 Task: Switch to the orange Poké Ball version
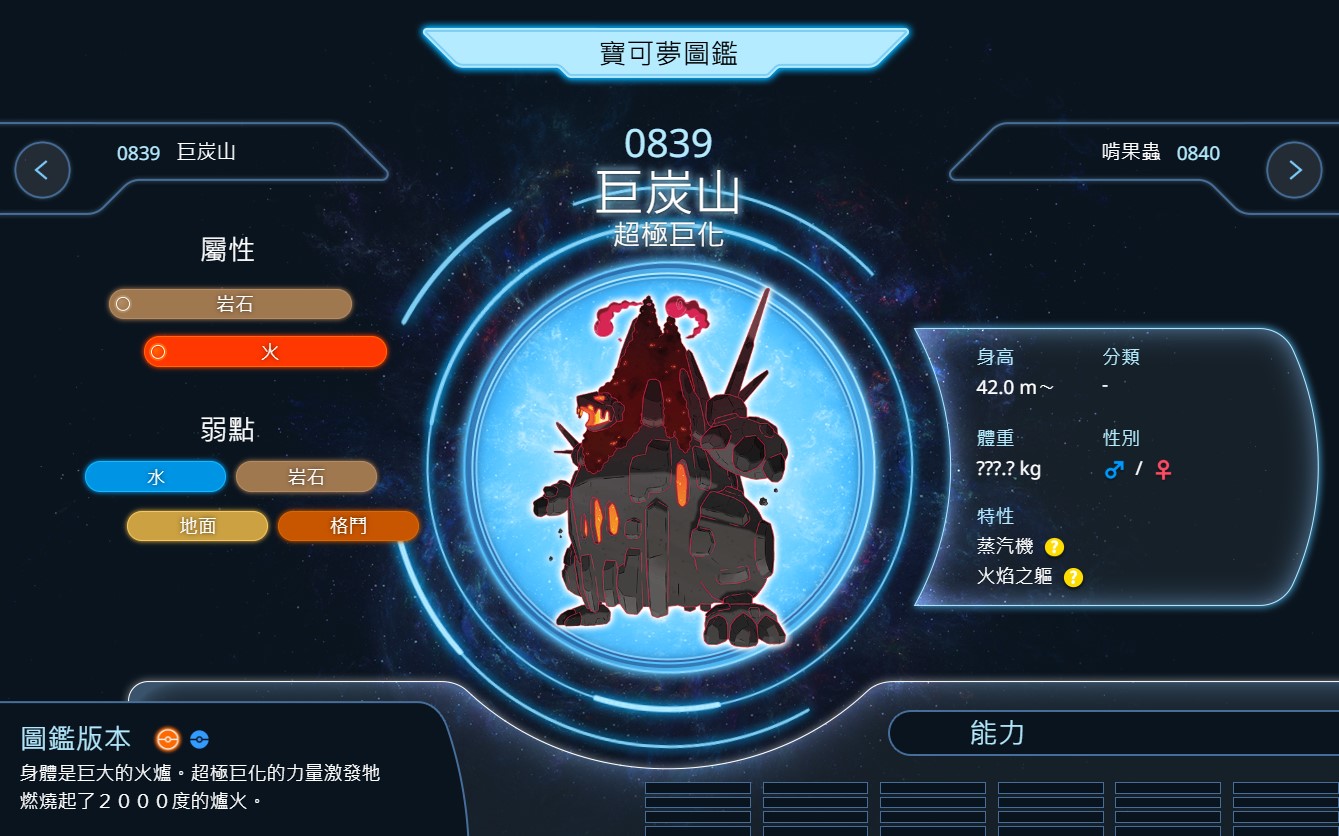click(167, 740)
